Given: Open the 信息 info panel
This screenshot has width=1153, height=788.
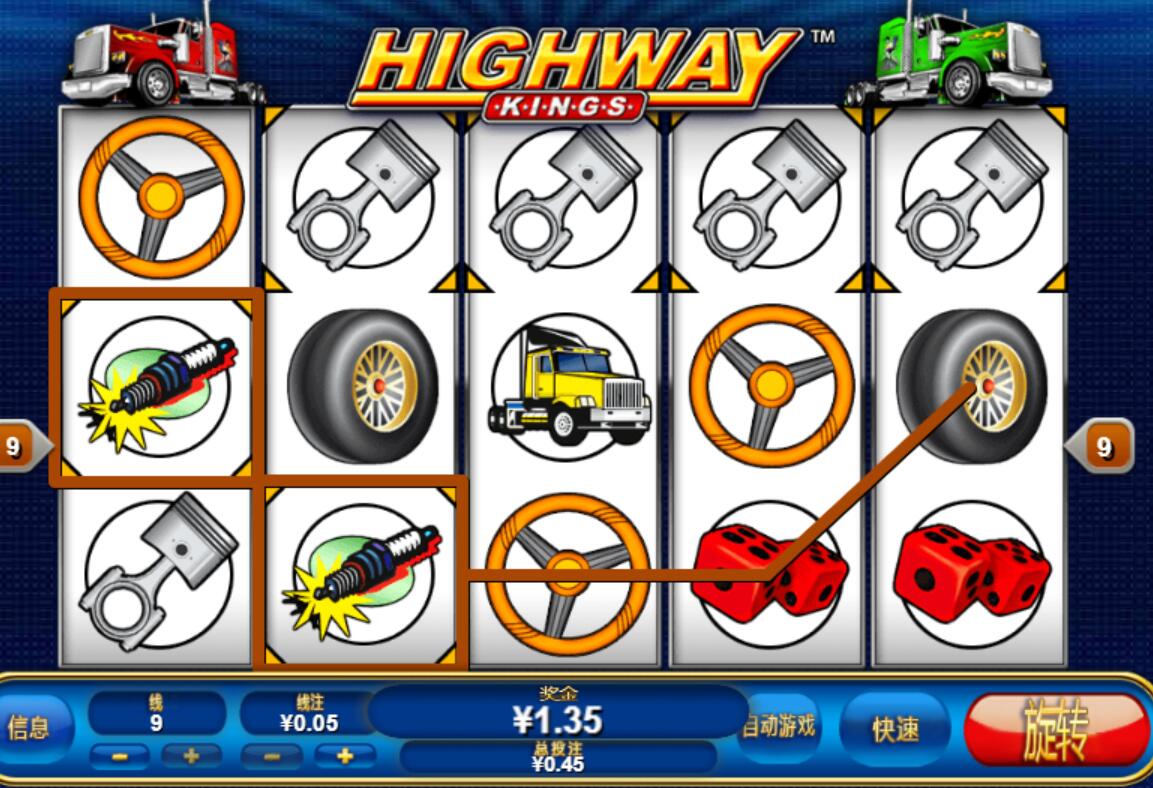Looking at the screenshot, I should (x=30, y=727).
